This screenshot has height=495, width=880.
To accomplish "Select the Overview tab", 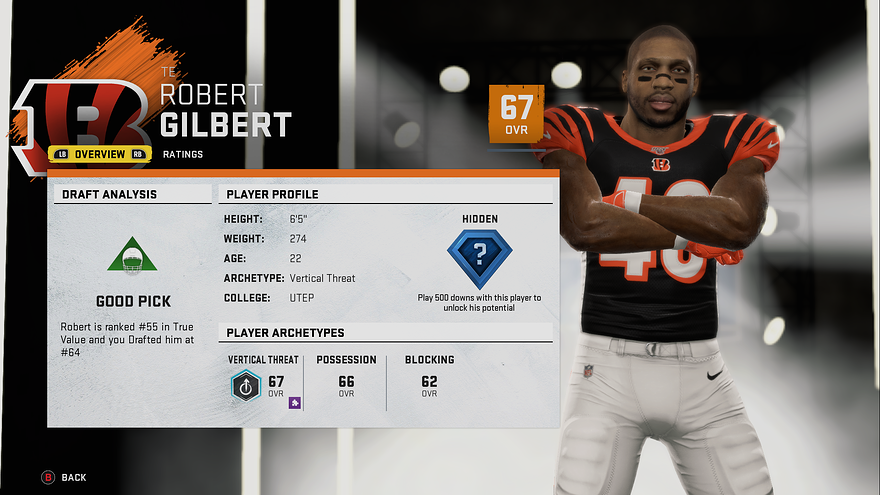I will (100, 154).
